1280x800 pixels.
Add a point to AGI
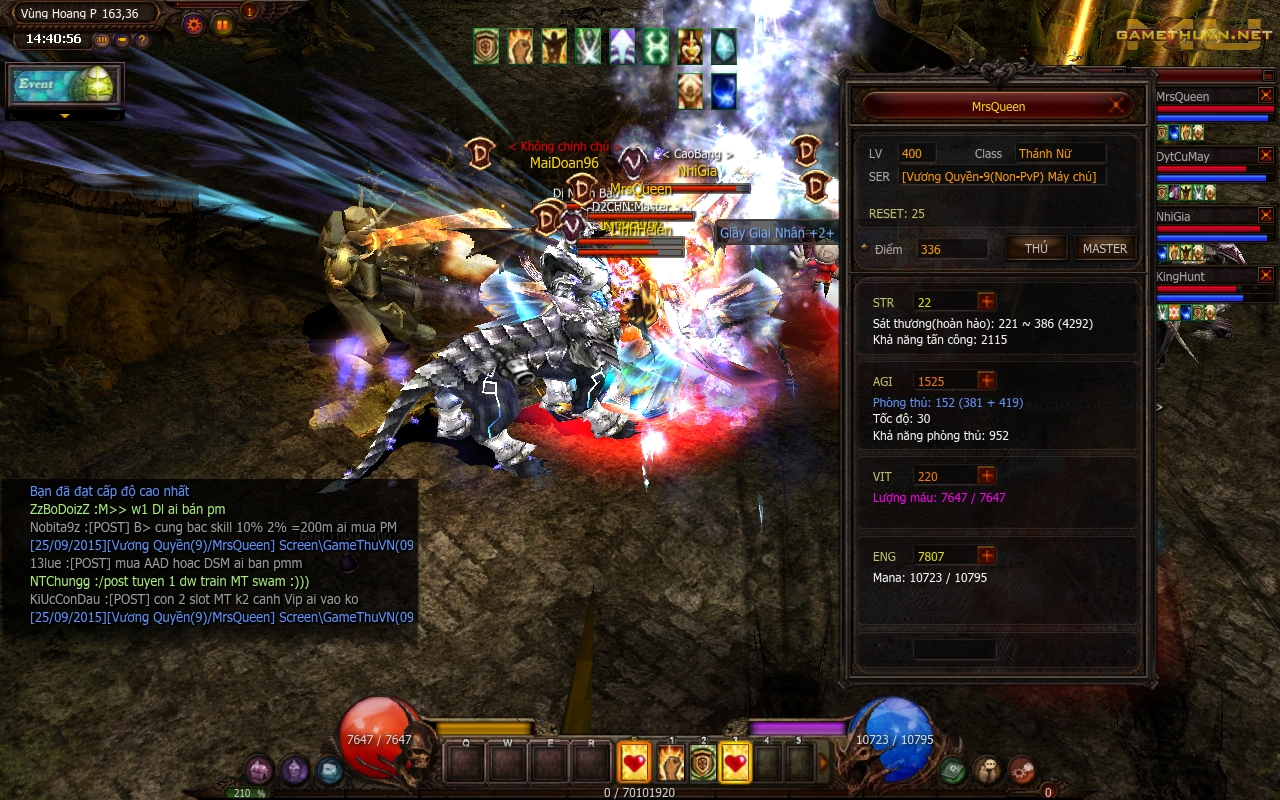987,381
